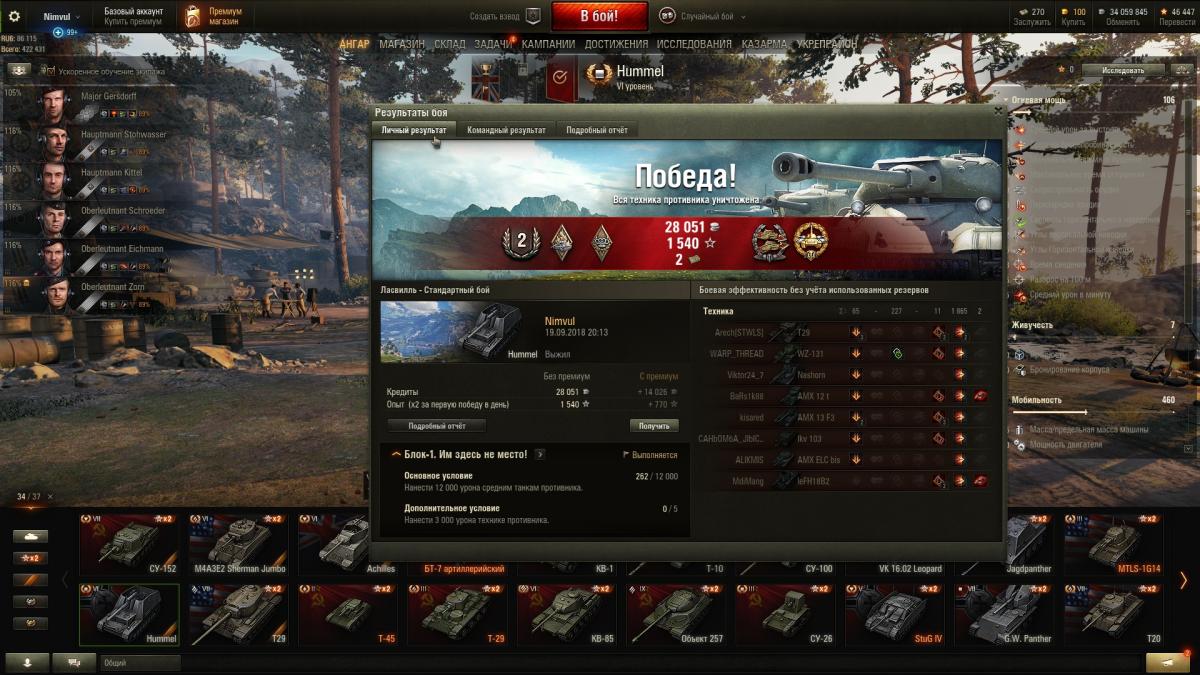Screen dimensions: 1200x675
Task: Open the settings gear menu
Action: pos(14,17)
